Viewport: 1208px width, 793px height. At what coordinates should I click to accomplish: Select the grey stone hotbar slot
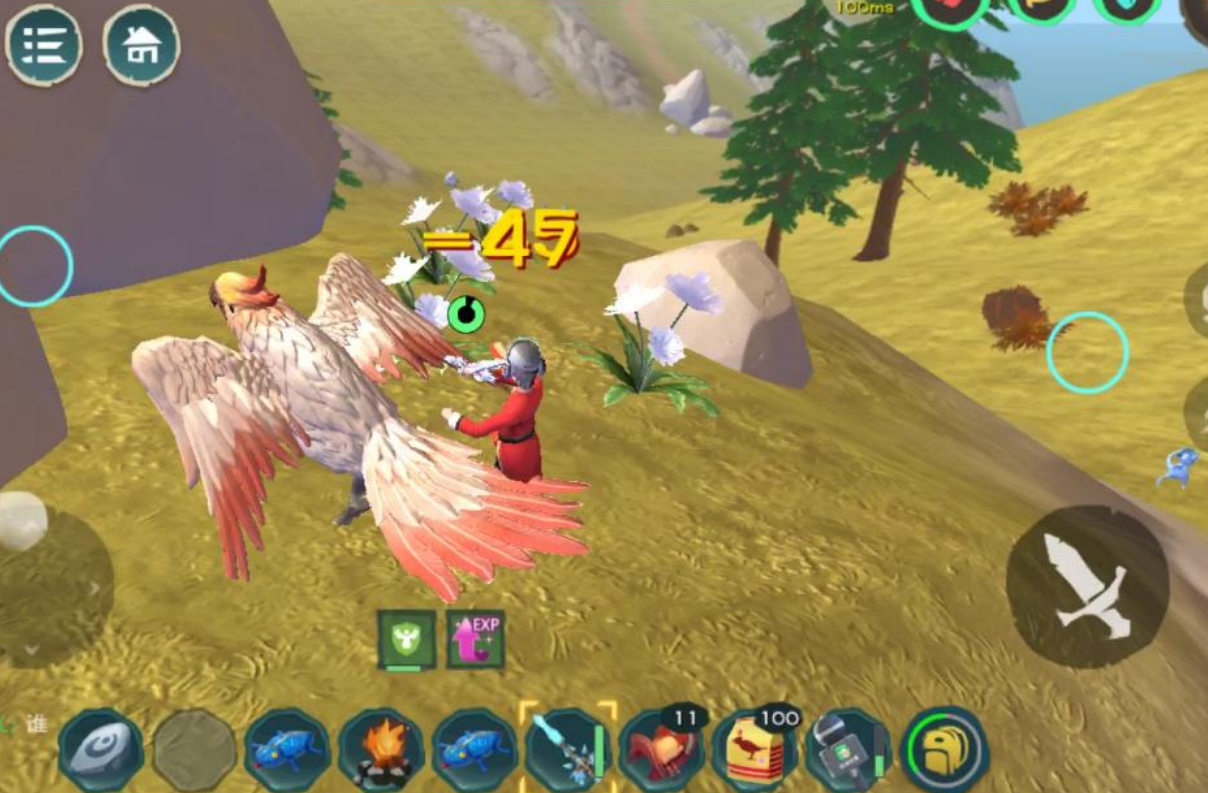click(x=100, y=750)
